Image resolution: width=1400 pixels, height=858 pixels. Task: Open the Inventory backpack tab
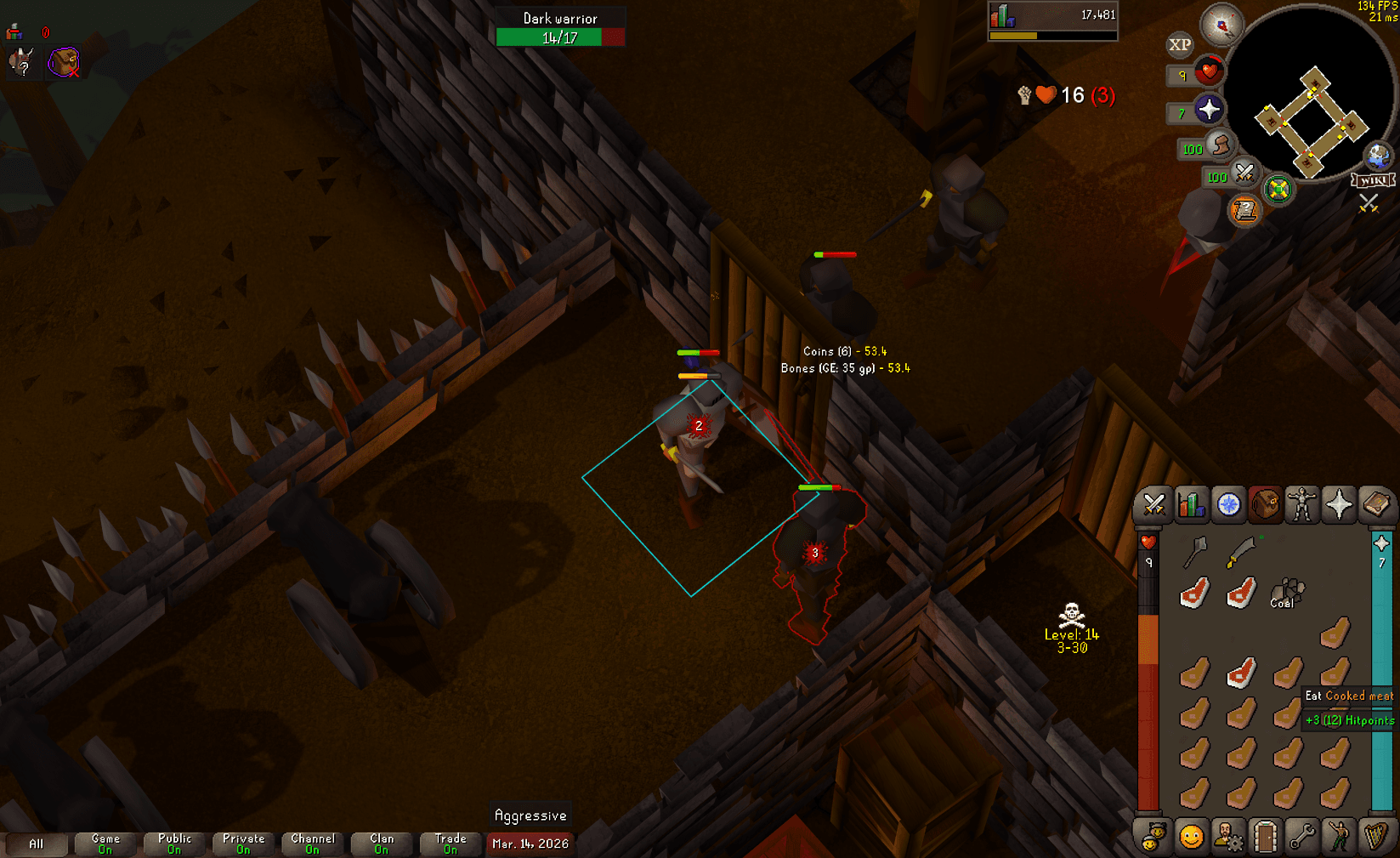(1264, 503)
